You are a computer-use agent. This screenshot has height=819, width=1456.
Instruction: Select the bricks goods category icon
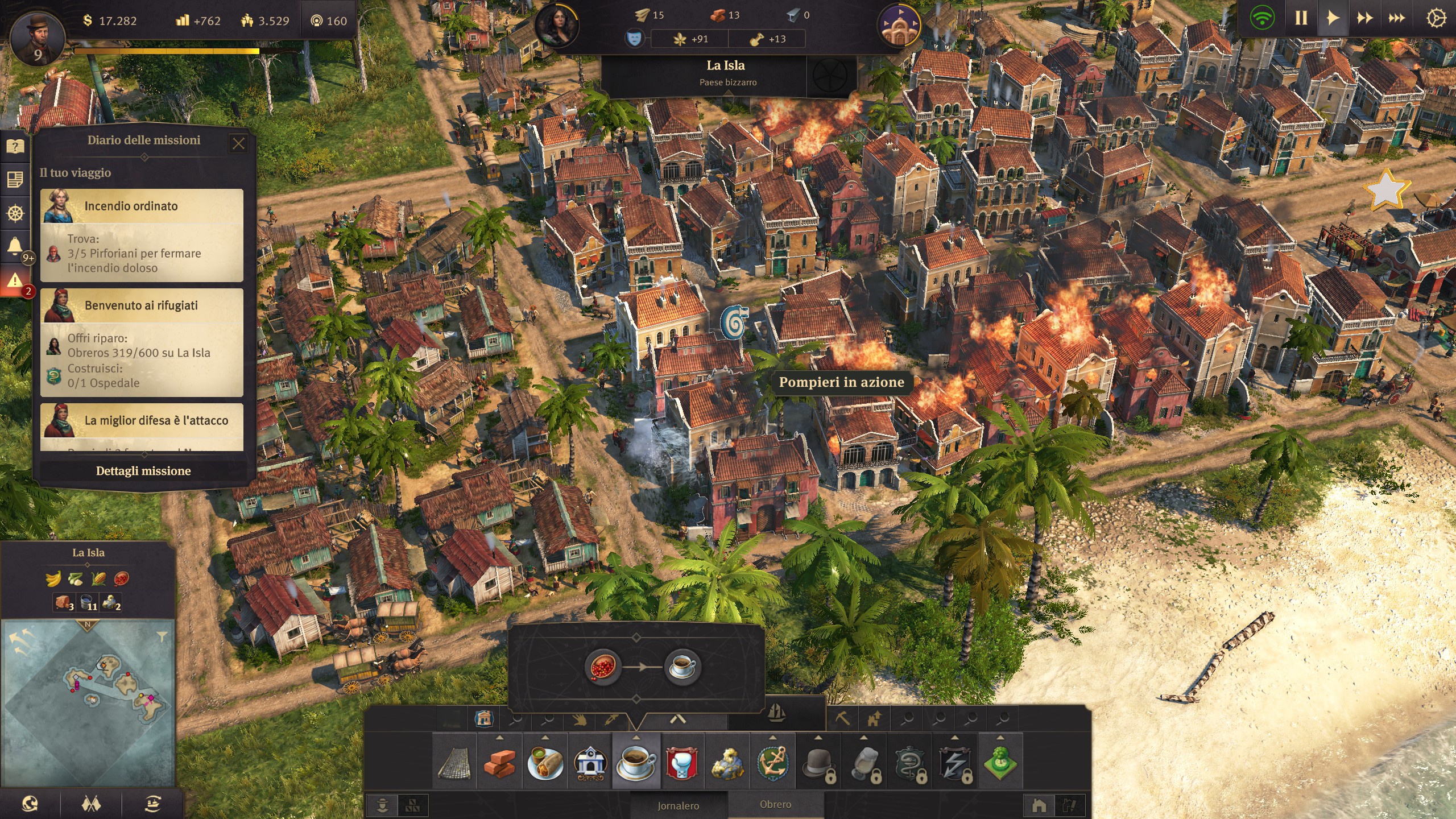tap(501, 763)
